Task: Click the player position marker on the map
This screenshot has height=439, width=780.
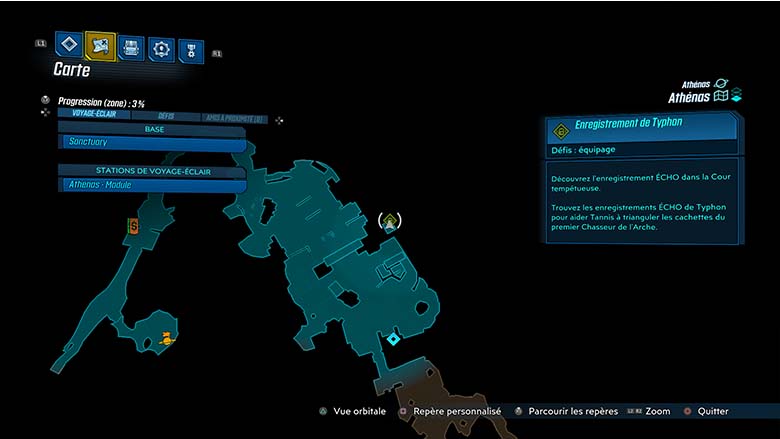Action: (x=391, y=221)
